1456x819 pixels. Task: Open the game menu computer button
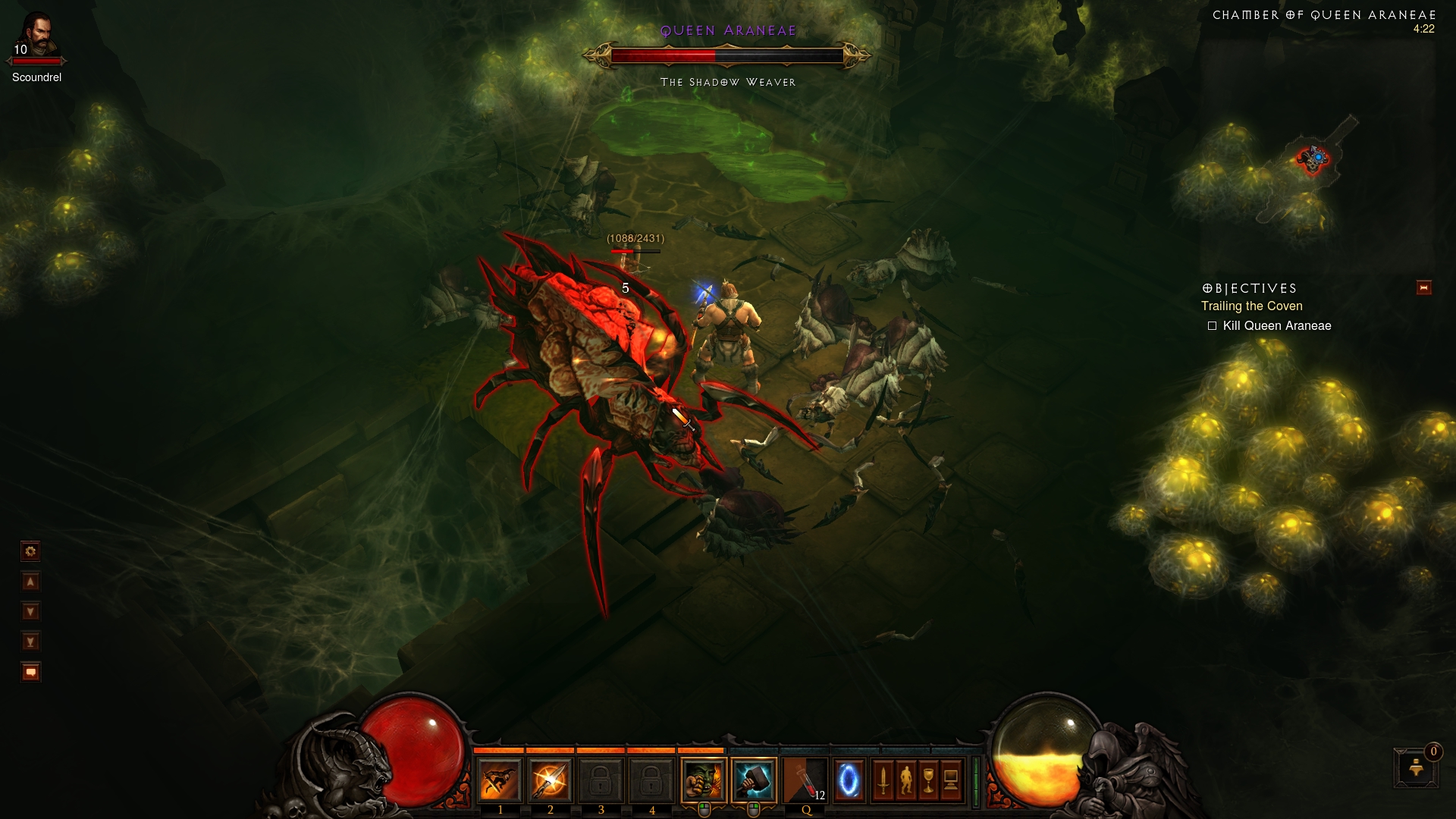click(x=951, y=780)
